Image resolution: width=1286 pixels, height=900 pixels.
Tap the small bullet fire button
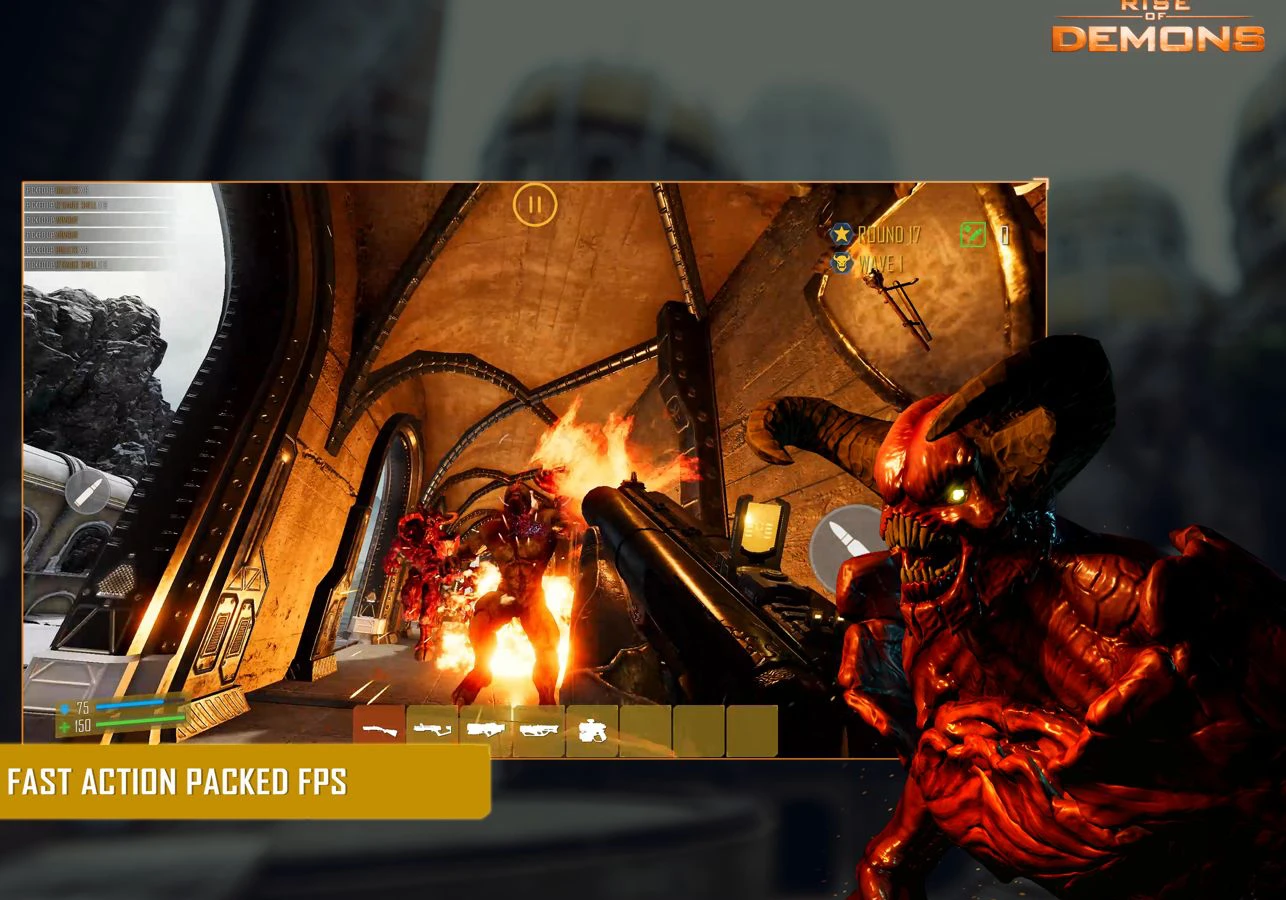point(87,491)
